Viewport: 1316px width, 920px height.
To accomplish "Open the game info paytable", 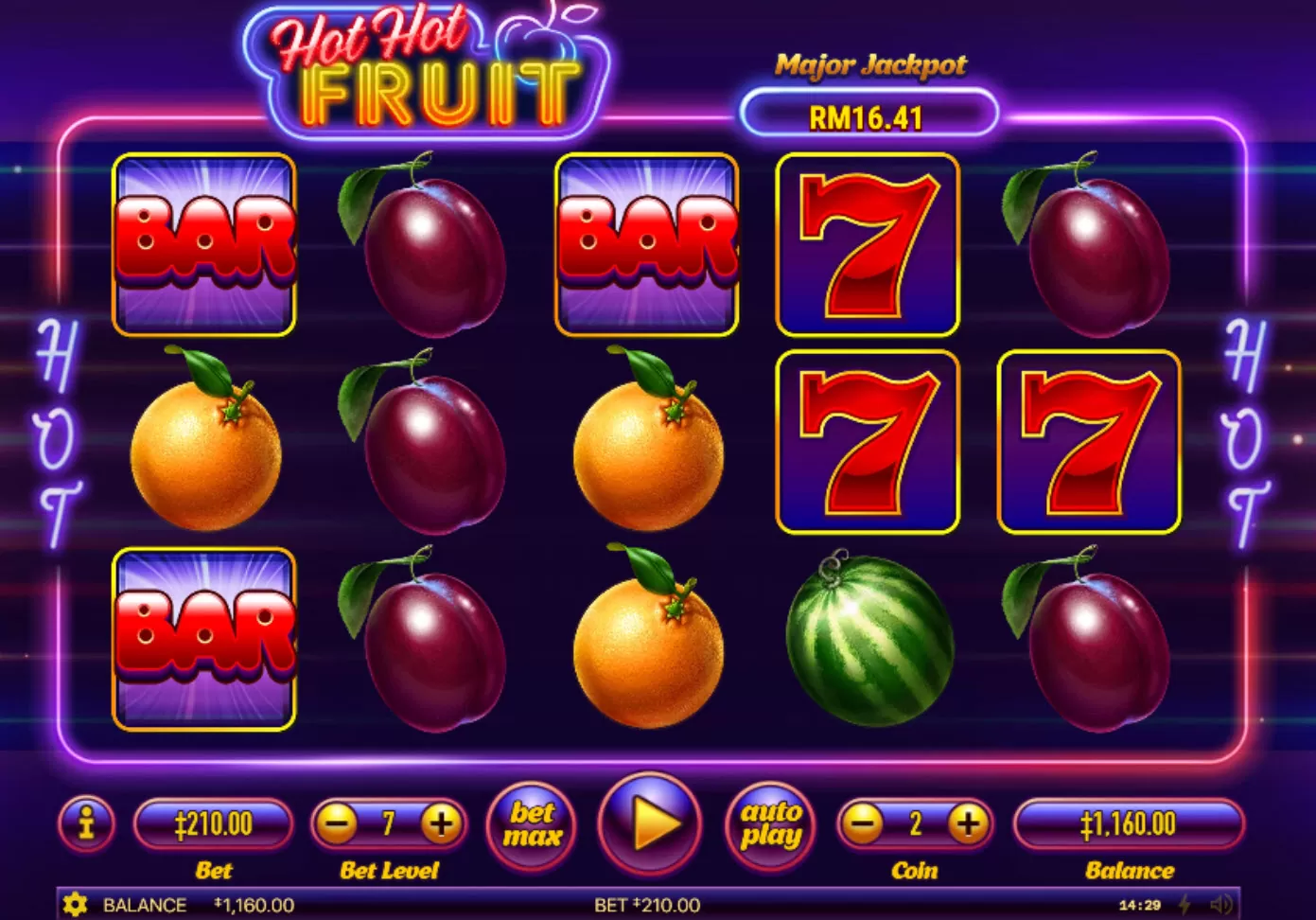I will click(x=86, y=823).
